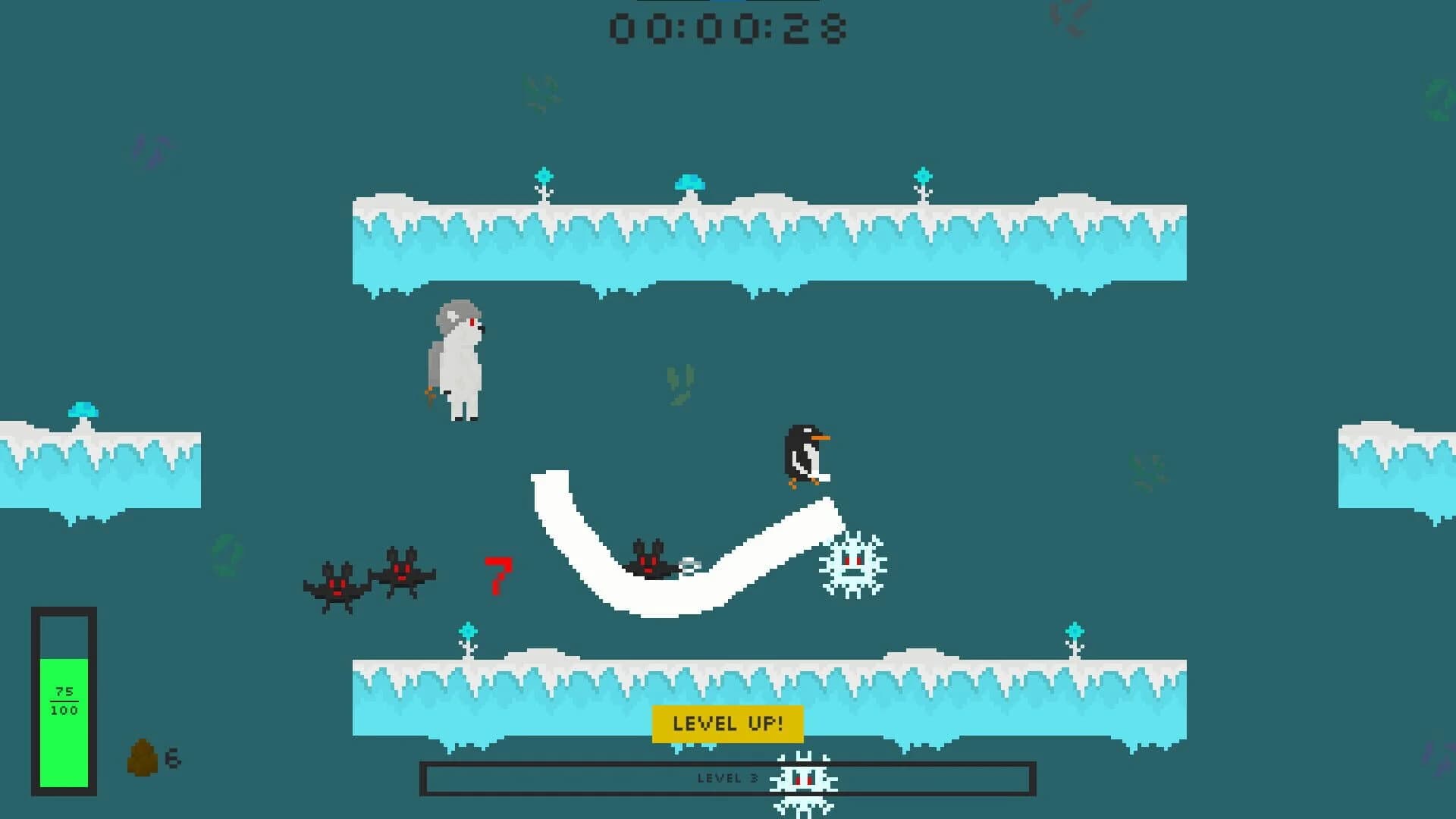Click the green health bar showing 75/100
This screenshot has width=1456, height=819.
pos(65,698)
